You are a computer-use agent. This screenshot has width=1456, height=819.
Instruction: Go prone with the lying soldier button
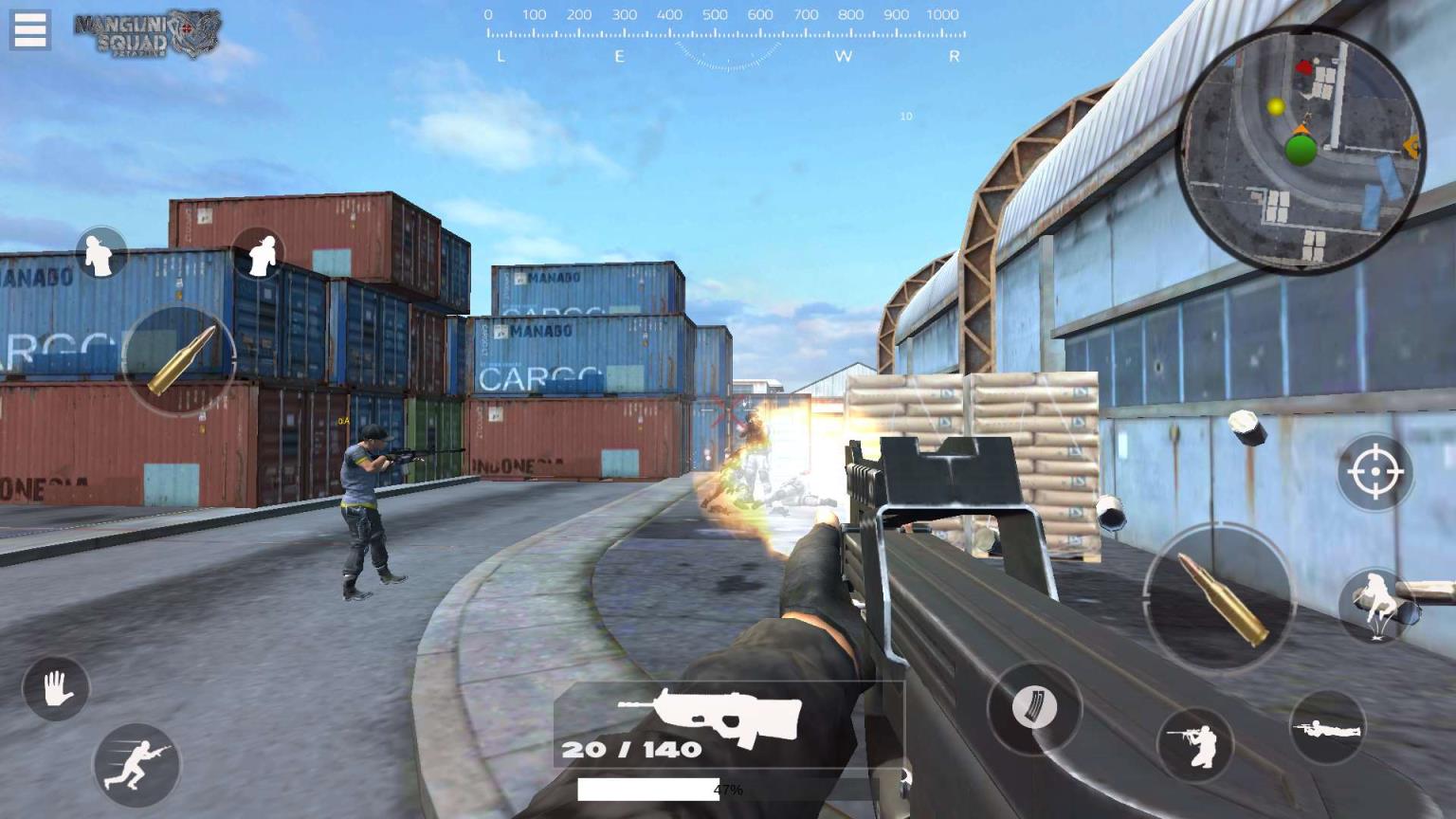[1327, 728]
